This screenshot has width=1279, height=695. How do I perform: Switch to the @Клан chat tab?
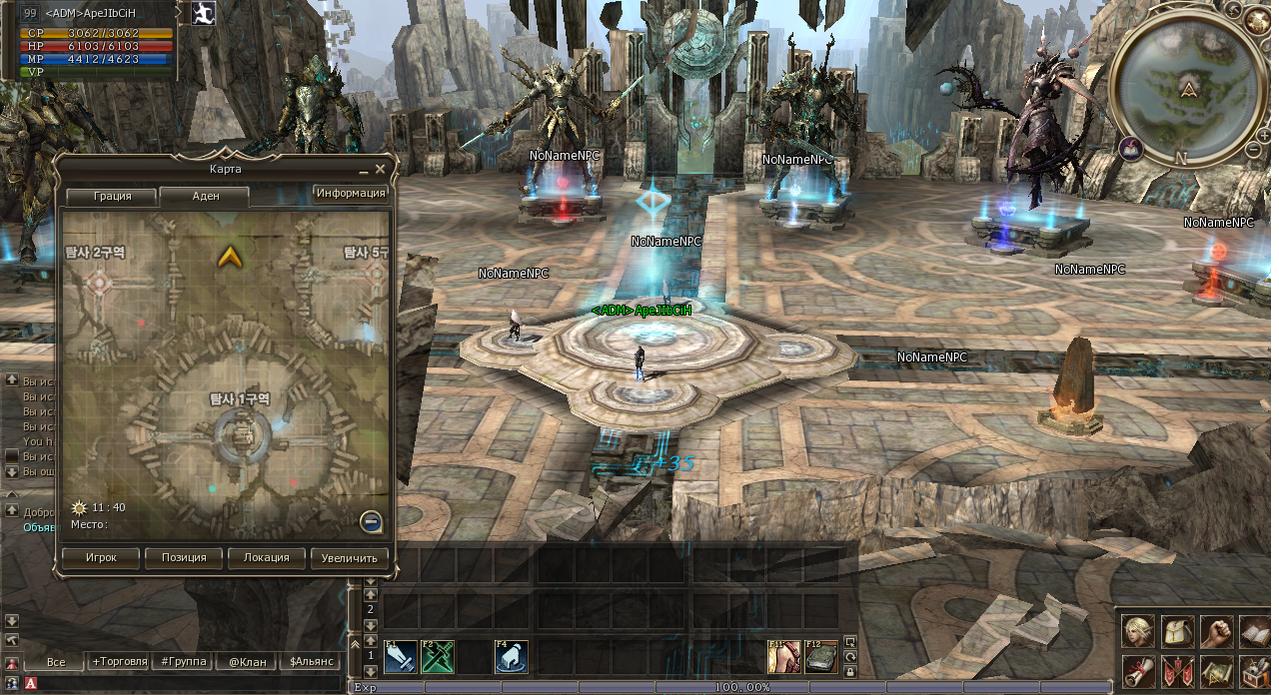click(246, 662)
